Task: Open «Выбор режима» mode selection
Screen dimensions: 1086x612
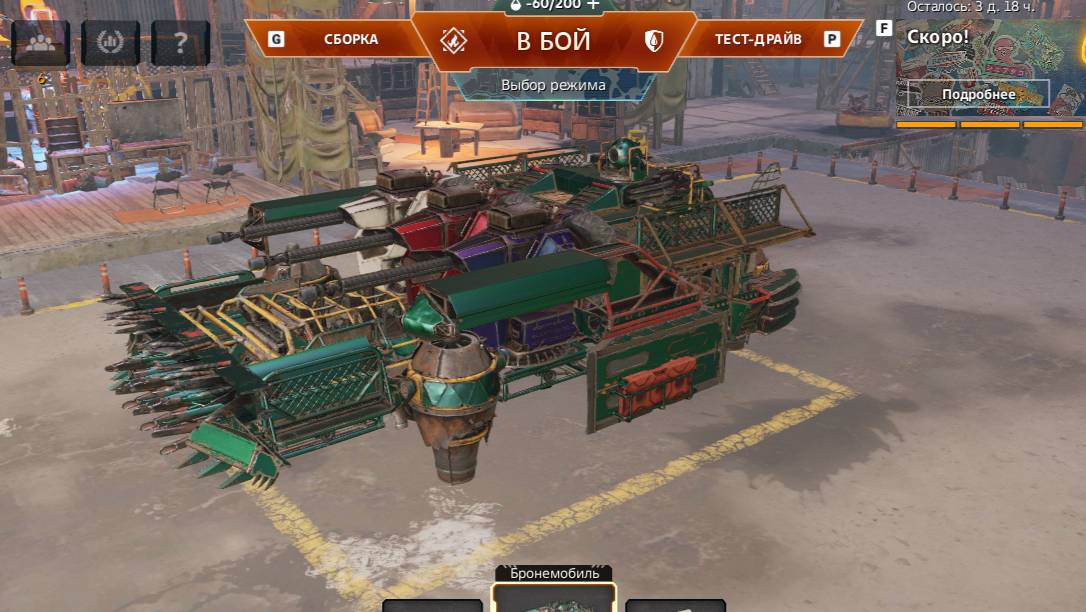Action: click(x=553, y=85)
